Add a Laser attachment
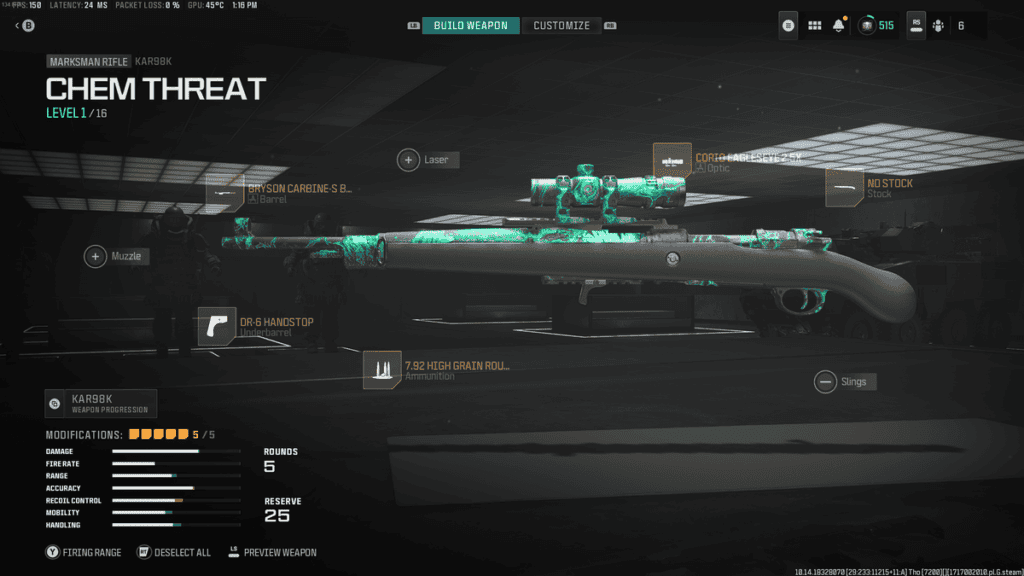The image size is (1024, 576). tap(409, 160)
